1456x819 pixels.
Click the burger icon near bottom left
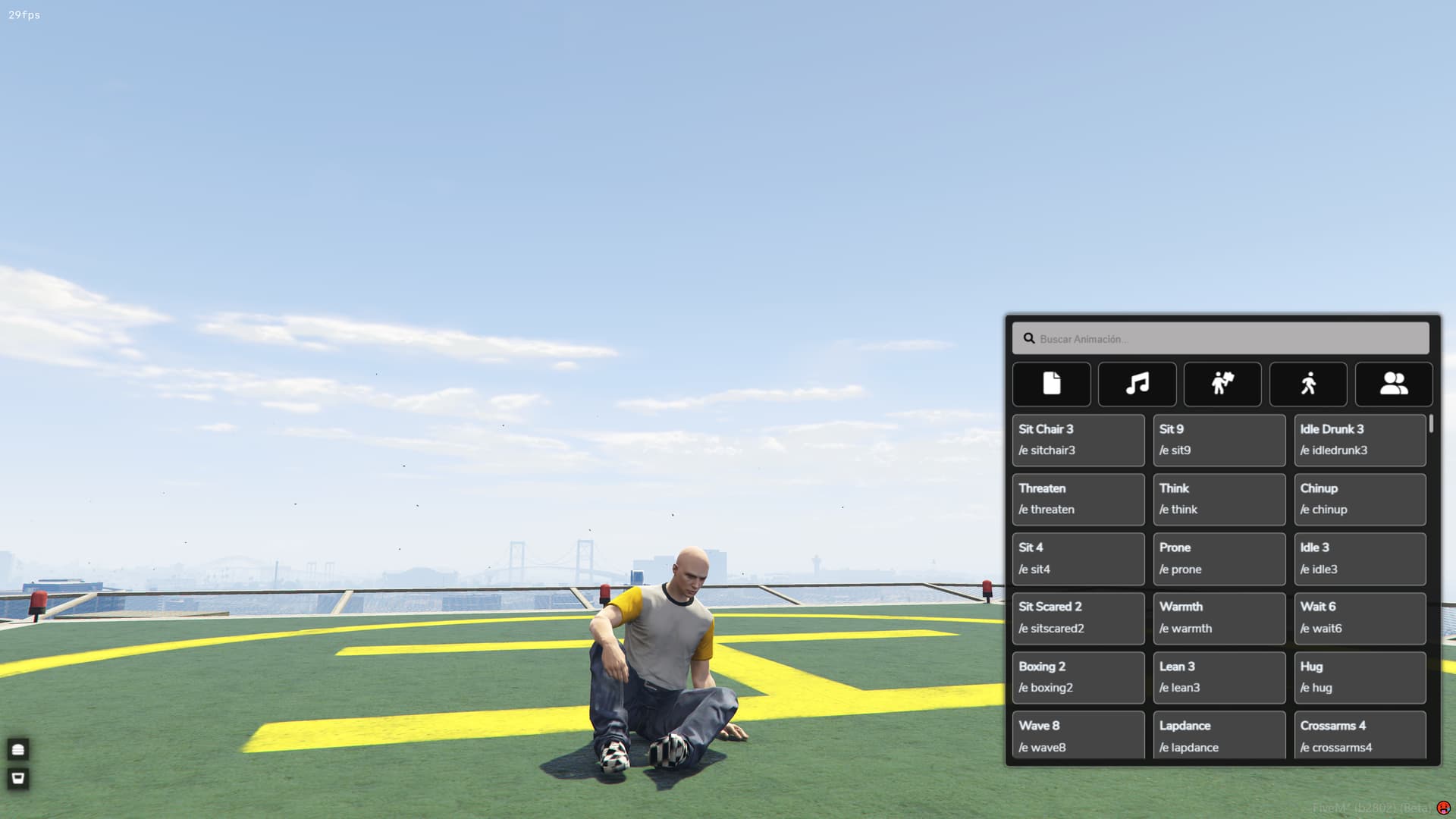(x=17, y=749)
